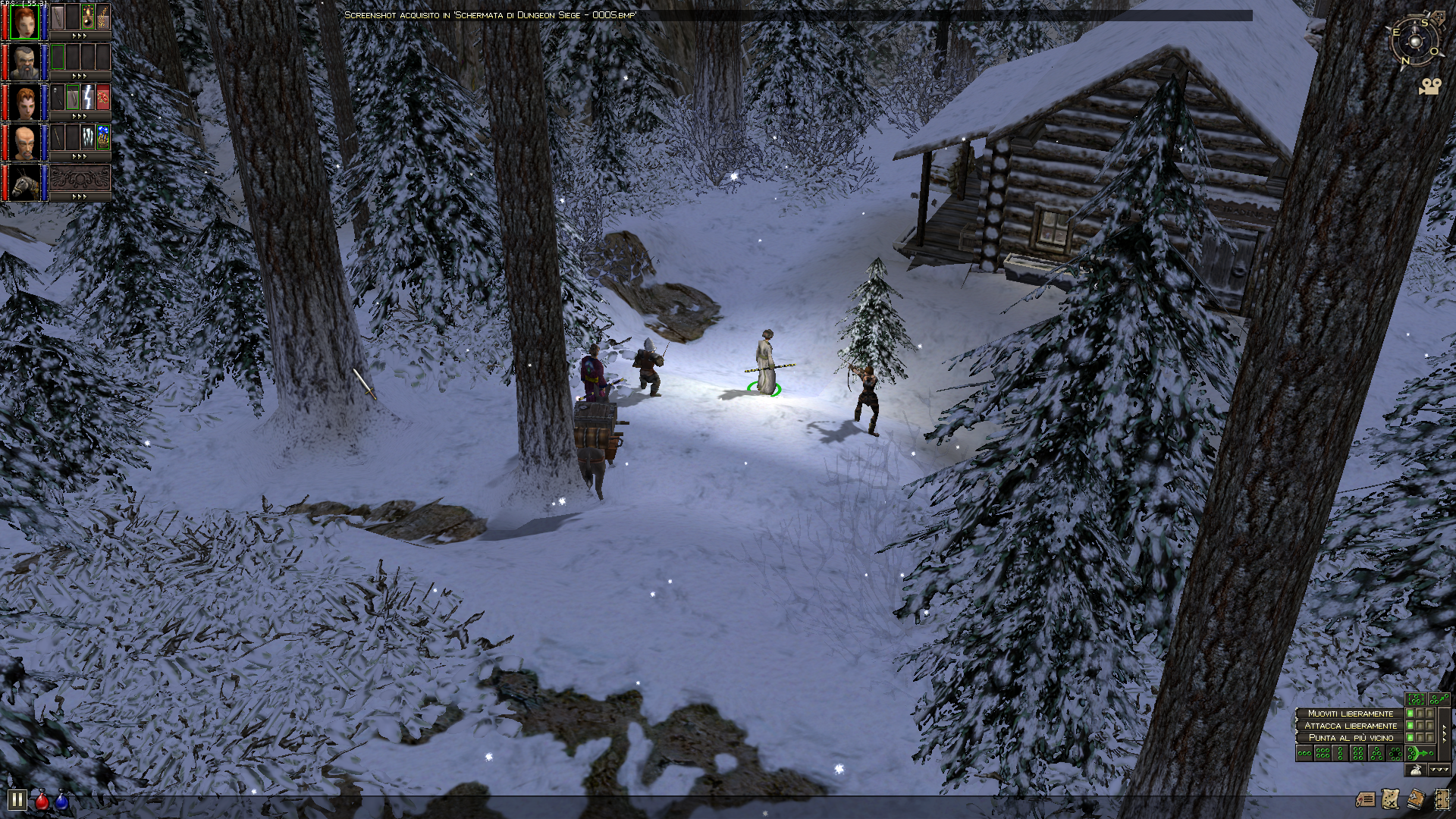Toggle the camera mode icon

(1429, 87)
